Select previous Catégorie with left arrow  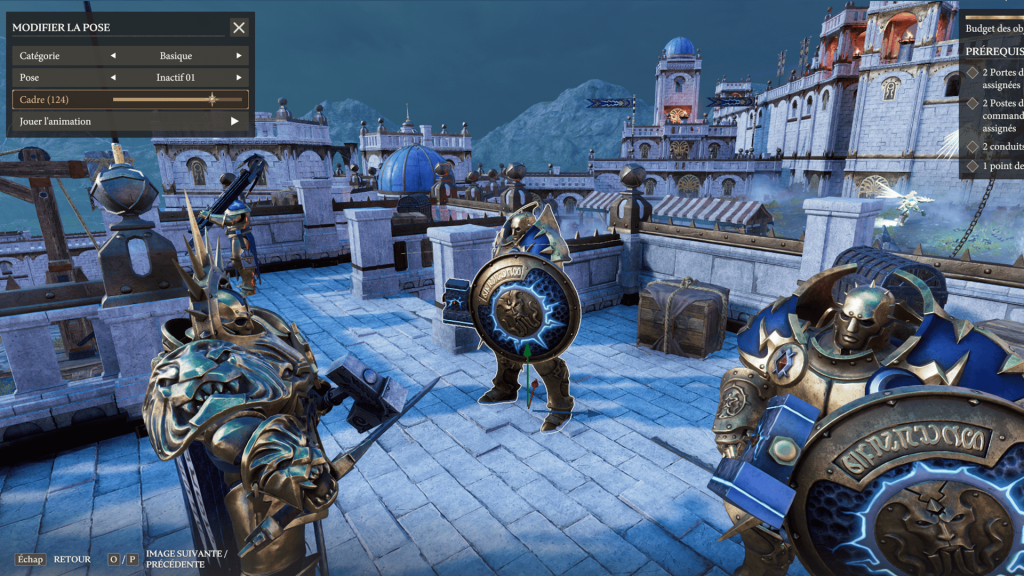click(x=113, y=56)
